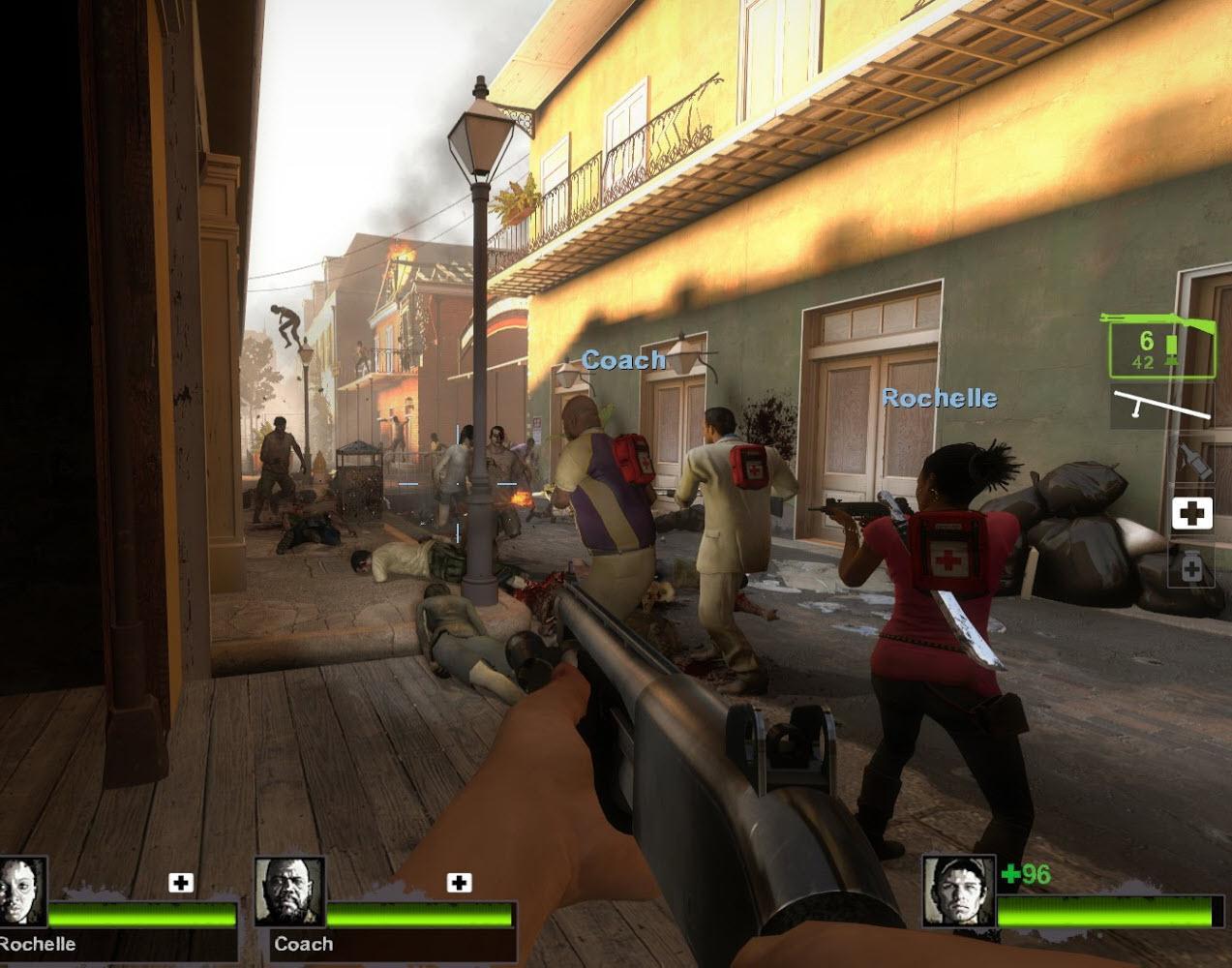This screenshot has height=968, width=1232.
Task: Choose the first aid kit slot
Action: coord(1192,513)
